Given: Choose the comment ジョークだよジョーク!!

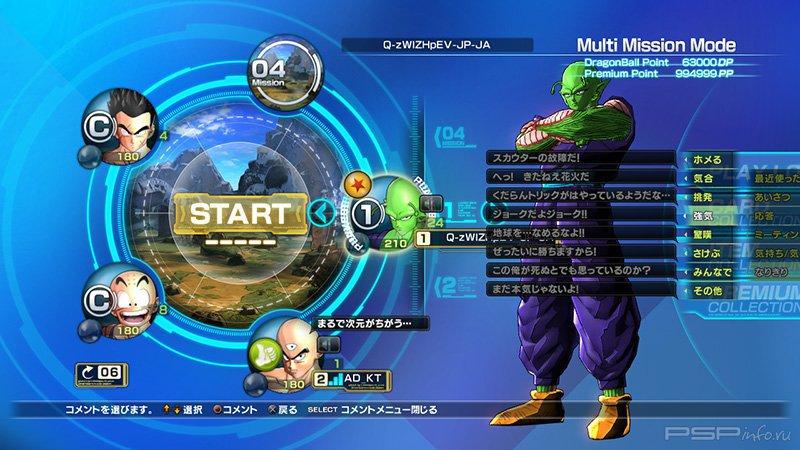Looking at the screenshot, I should [580, 213].
